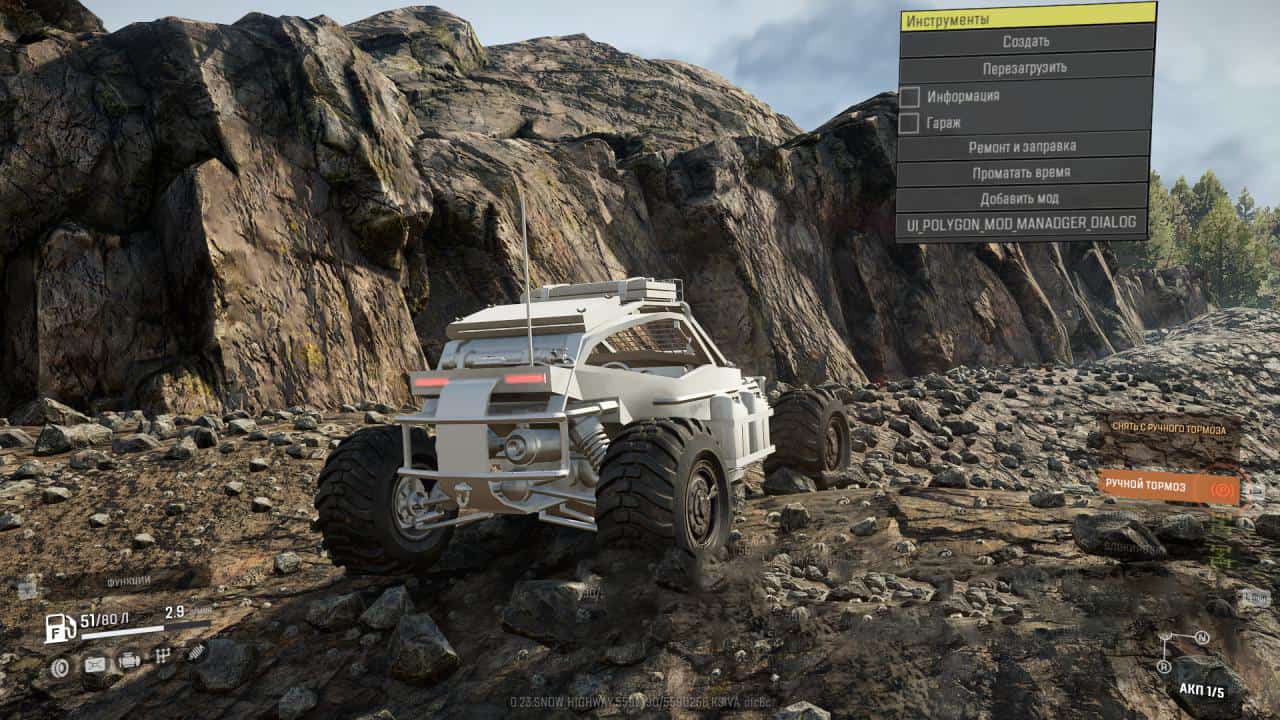The image size is (1280, 720).
Task: Click the suspension spring status icon
Action: tap(197, 652)
